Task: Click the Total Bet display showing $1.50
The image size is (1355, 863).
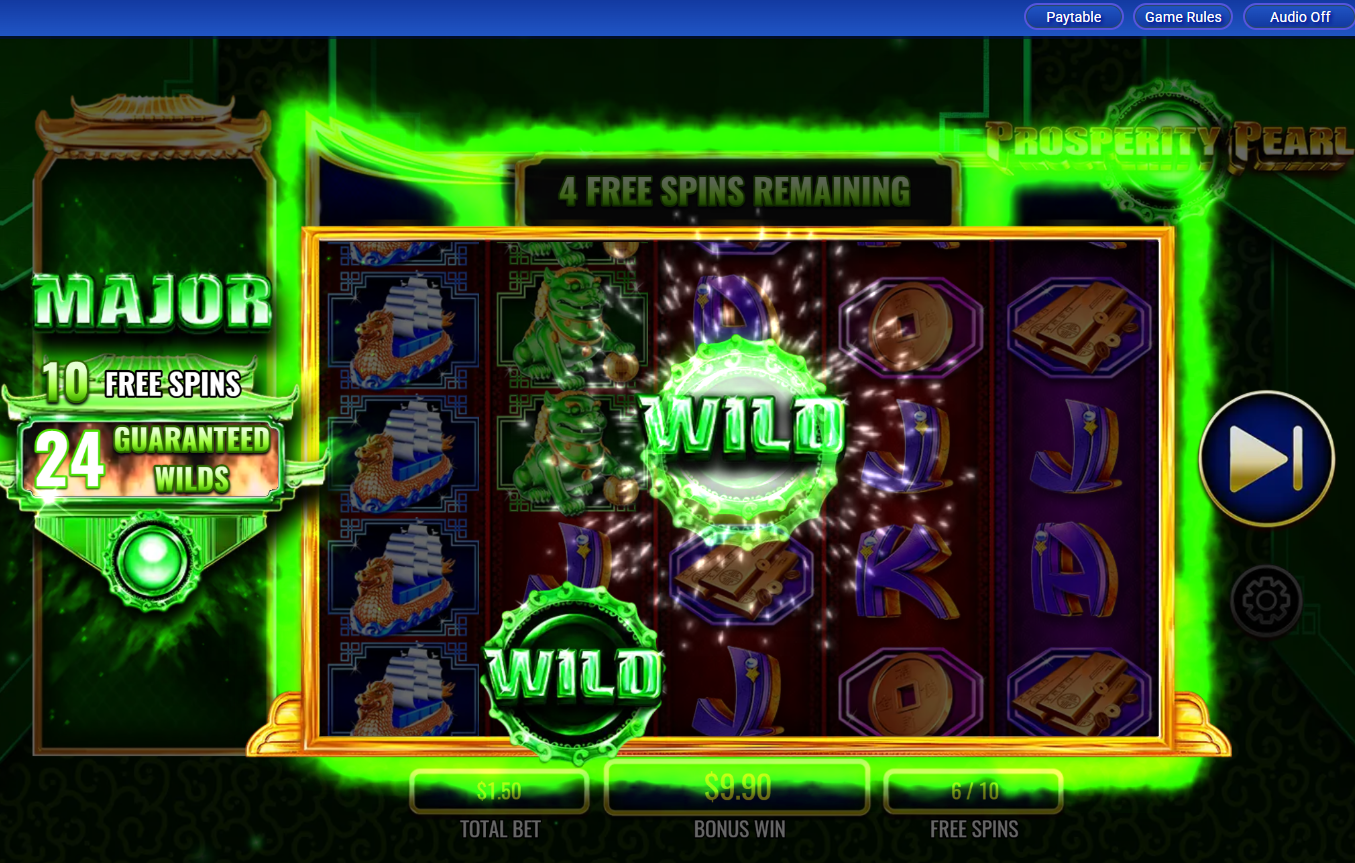Action: tap(499, 790)
